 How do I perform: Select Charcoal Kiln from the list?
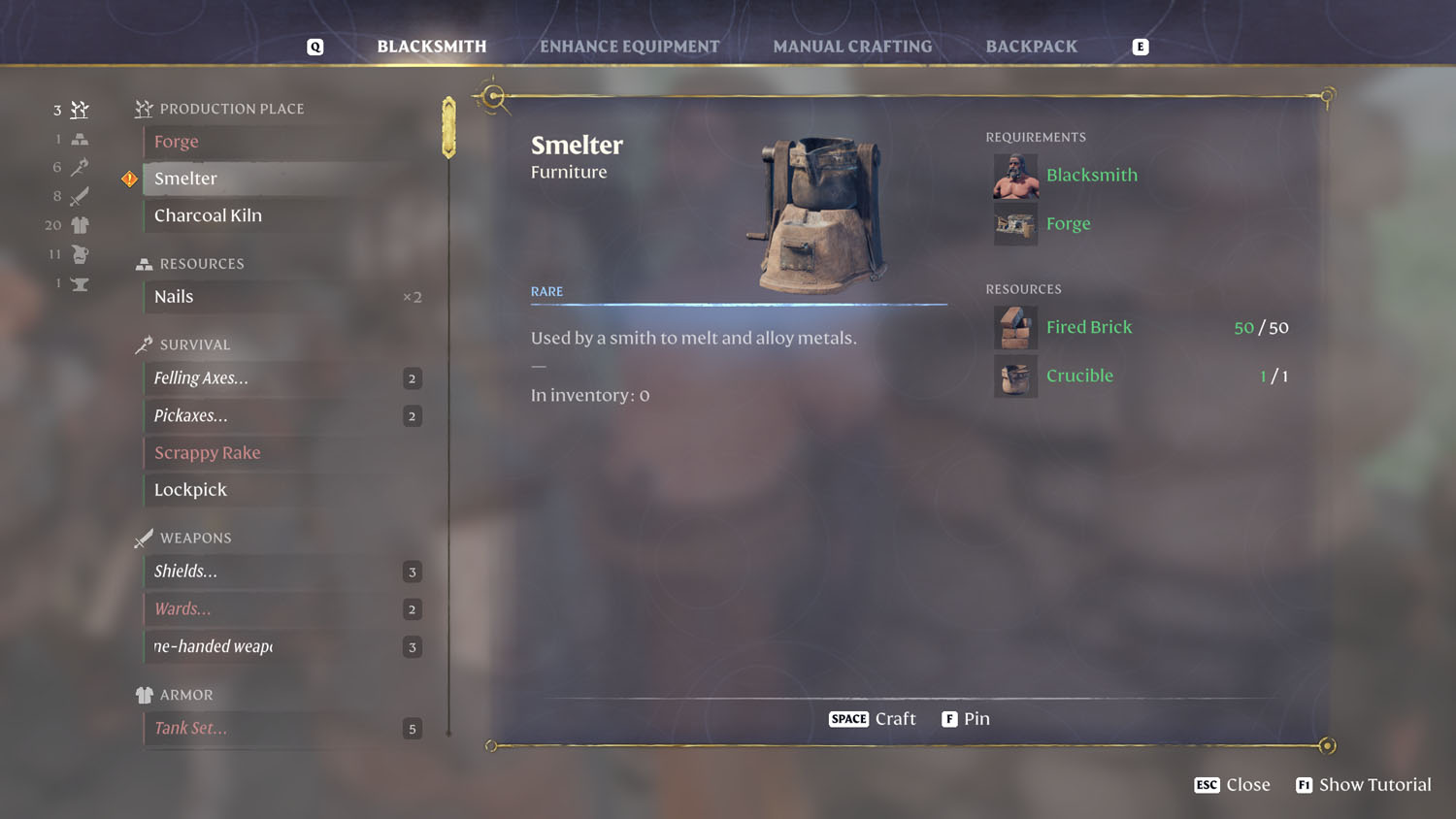point(208,215)
